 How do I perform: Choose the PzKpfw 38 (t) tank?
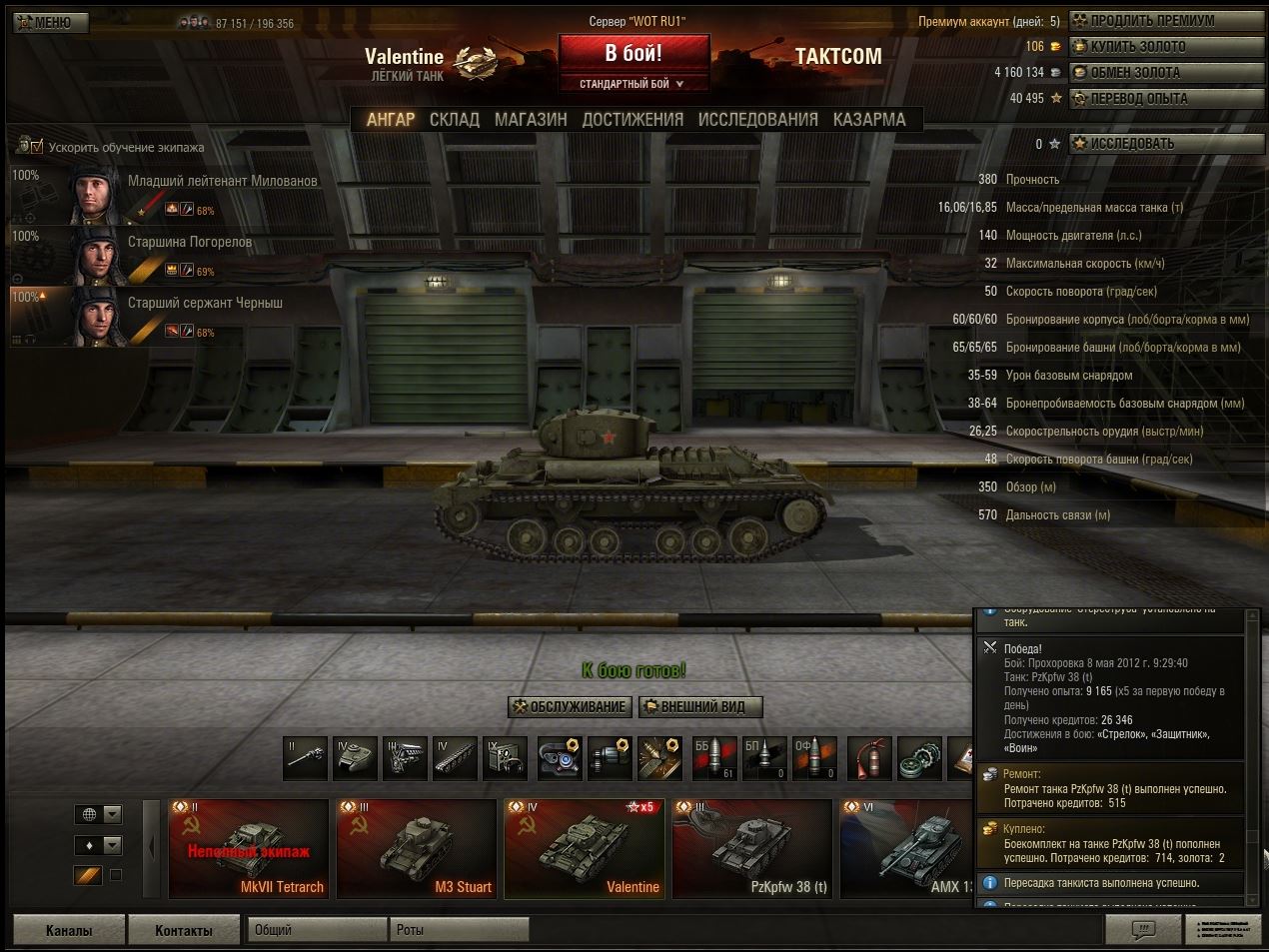point(751,848)
